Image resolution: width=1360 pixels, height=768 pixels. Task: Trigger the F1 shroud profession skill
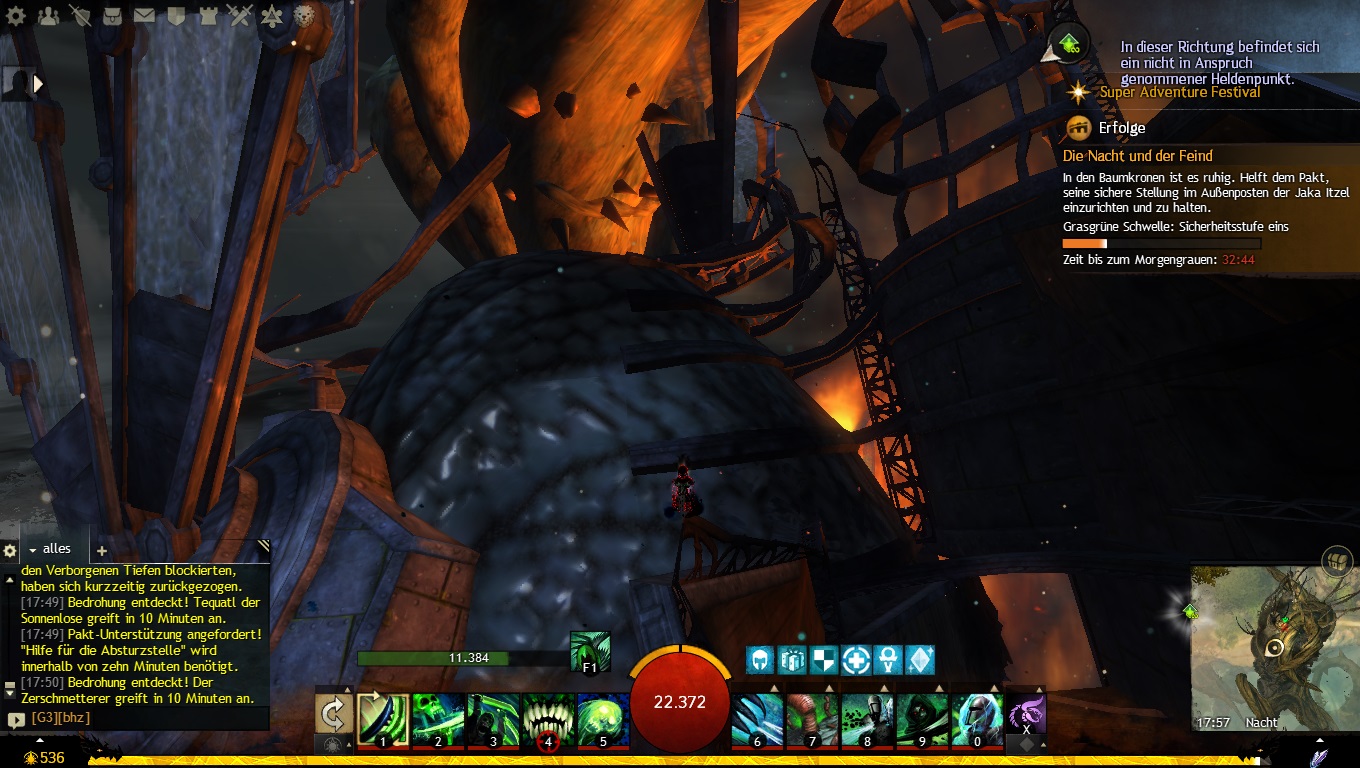pos(589,651)
